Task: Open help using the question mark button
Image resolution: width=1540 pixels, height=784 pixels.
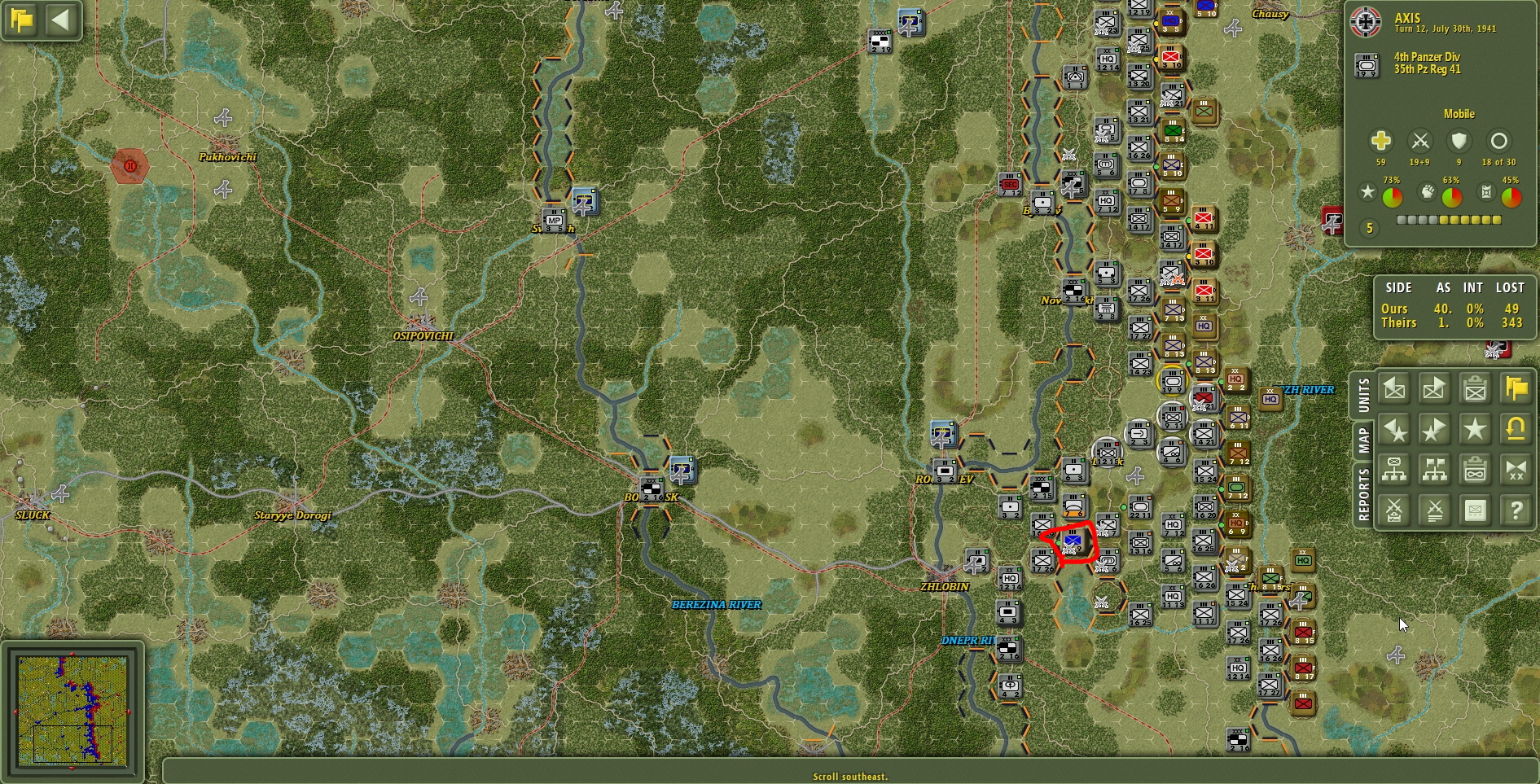Action: [x=1516, y=510]
